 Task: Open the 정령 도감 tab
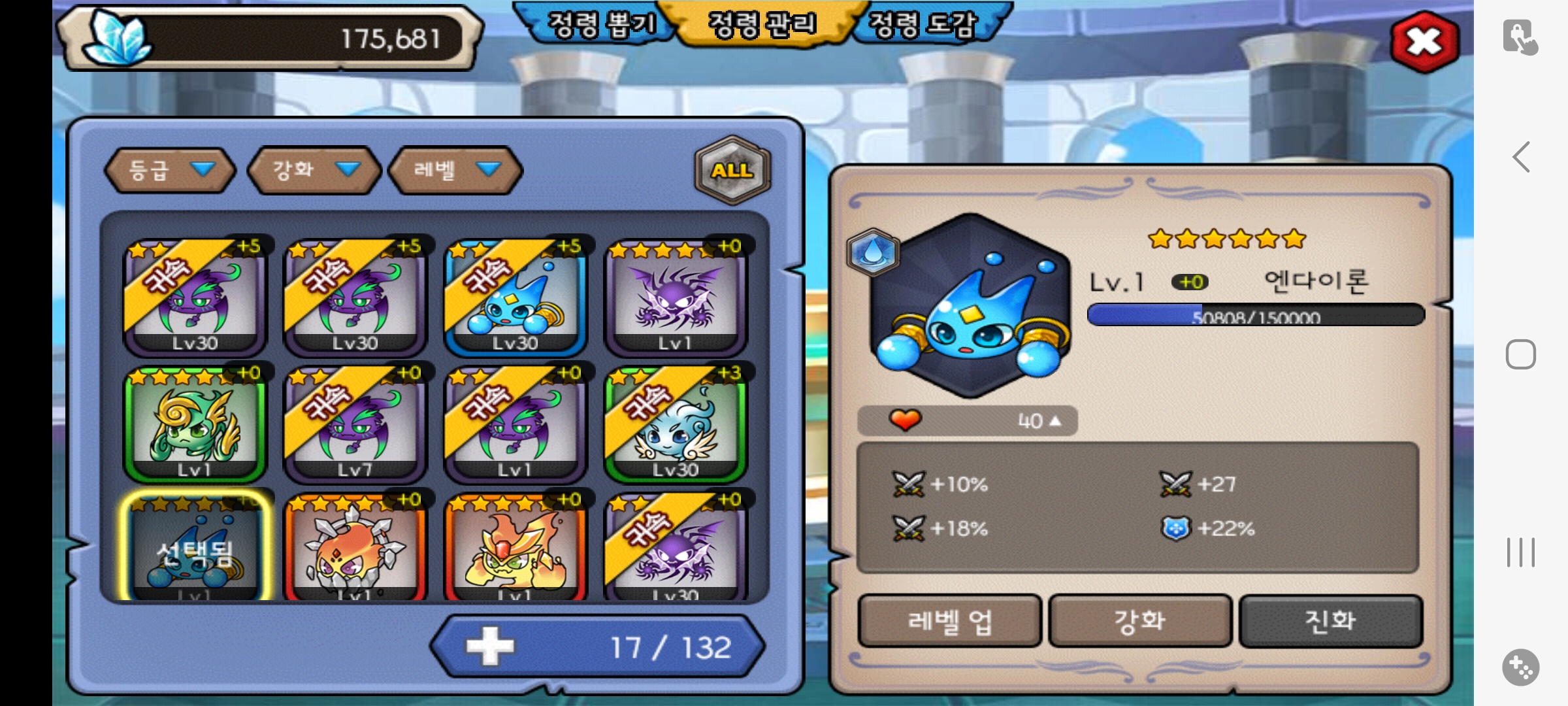[x=923, y=25]
